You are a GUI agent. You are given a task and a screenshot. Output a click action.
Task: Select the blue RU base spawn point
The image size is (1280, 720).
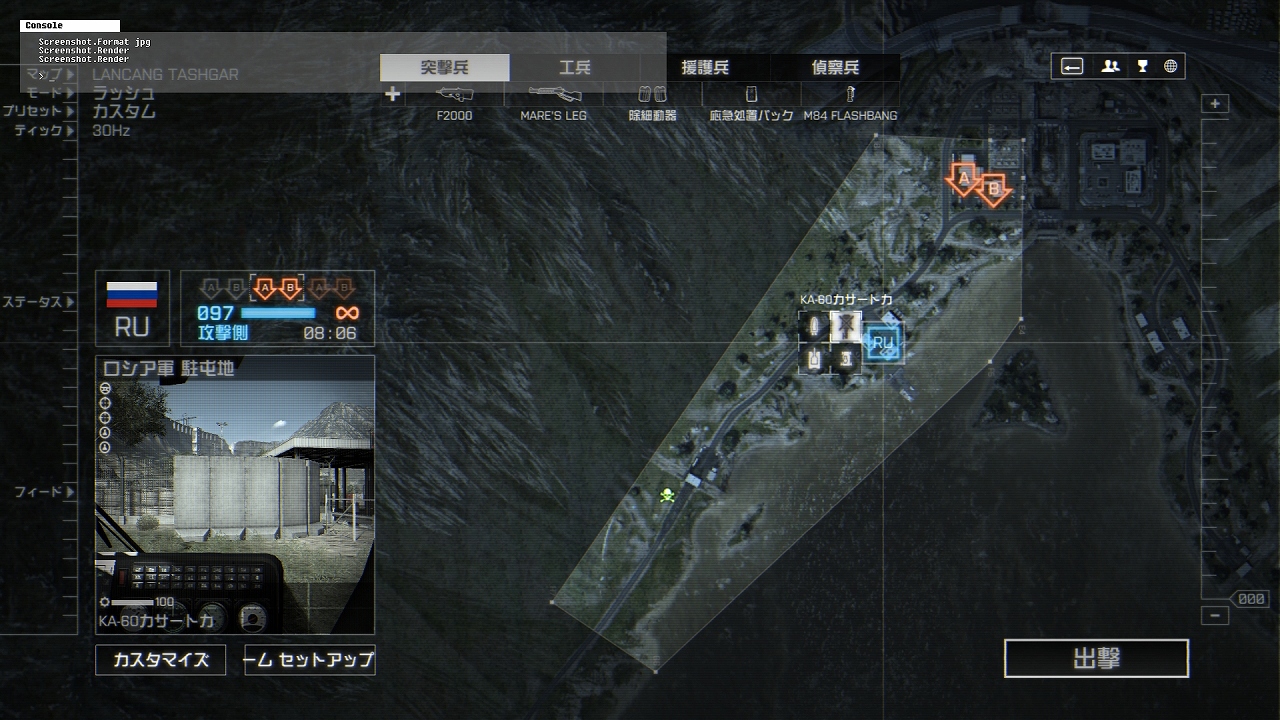click(883, 343)
